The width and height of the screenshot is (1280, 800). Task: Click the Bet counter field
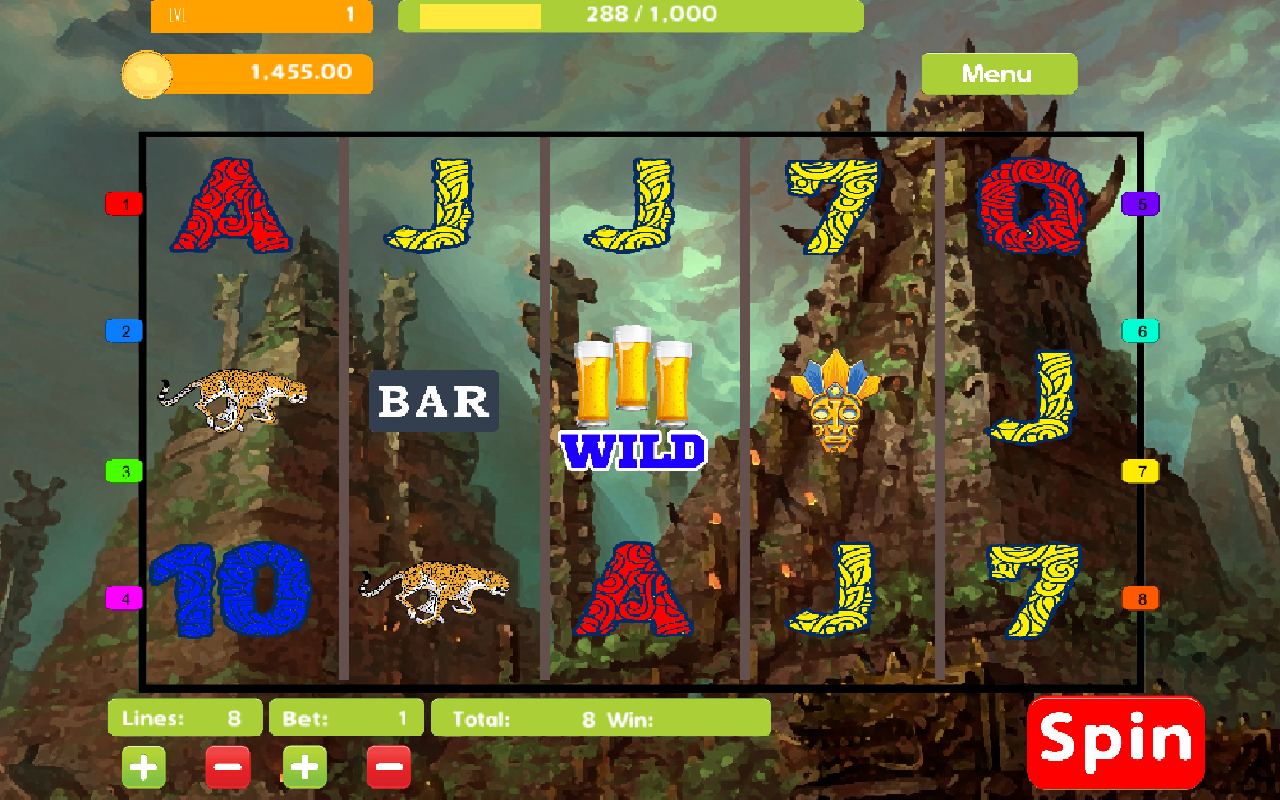pyautogui.click(x=346, y=717)
